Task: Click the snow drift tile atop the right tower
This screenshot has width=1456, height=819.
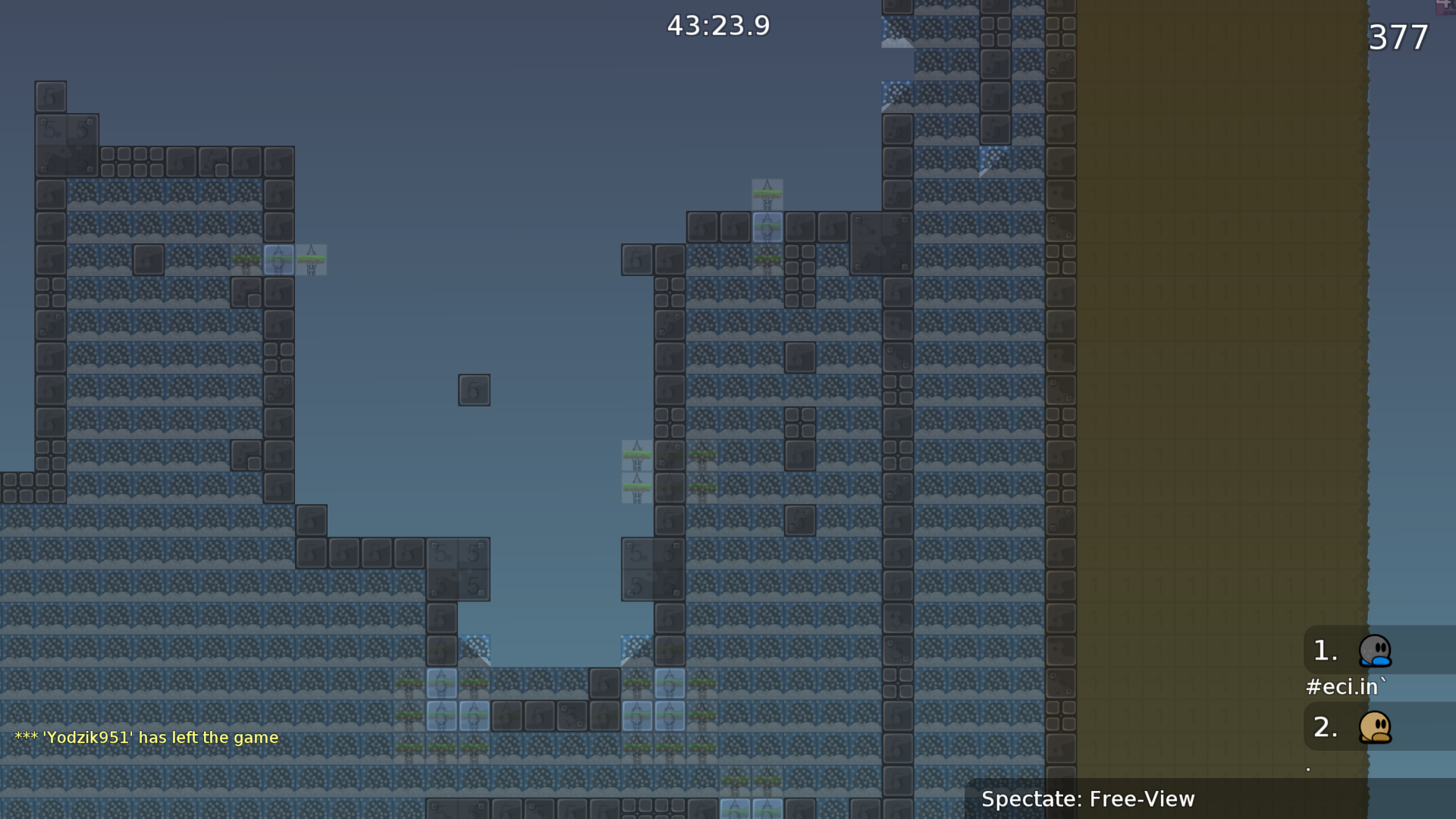Action: (x=899, y=32)
